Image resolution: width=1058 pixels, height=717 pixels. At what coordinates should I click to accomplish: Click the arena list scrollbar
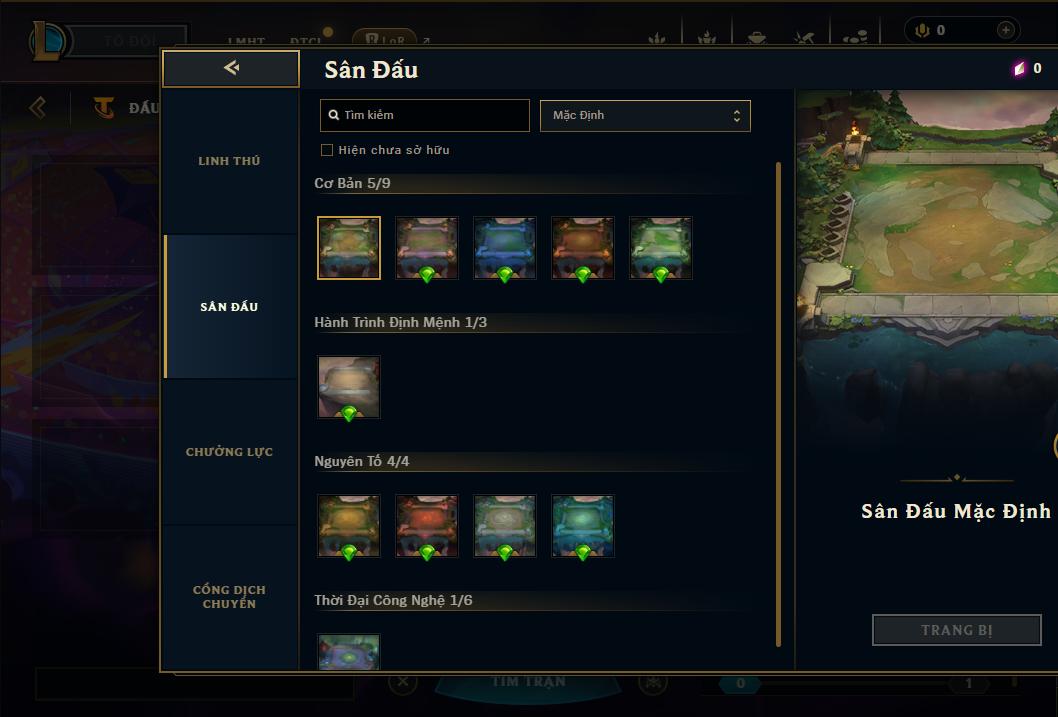pyautogui.click(x=779, y=400)
